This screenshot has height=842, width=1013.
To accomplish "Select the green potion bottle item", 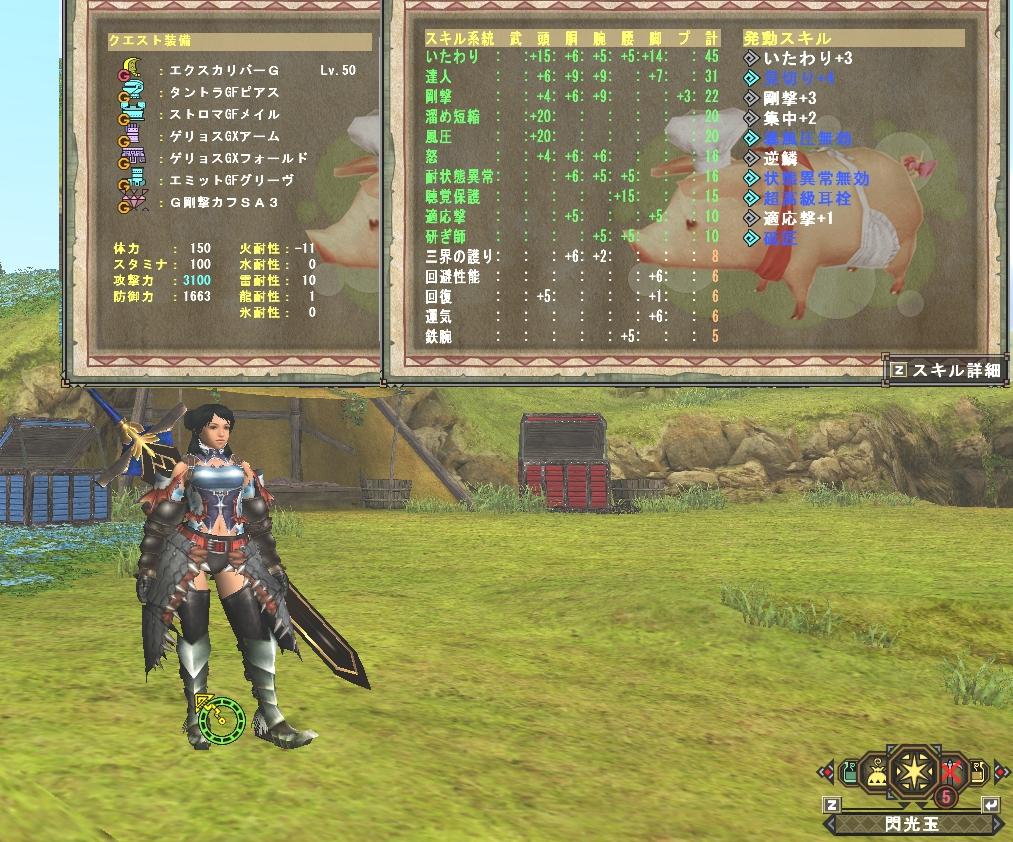I will pyautogui.click(x=847, y=772).
